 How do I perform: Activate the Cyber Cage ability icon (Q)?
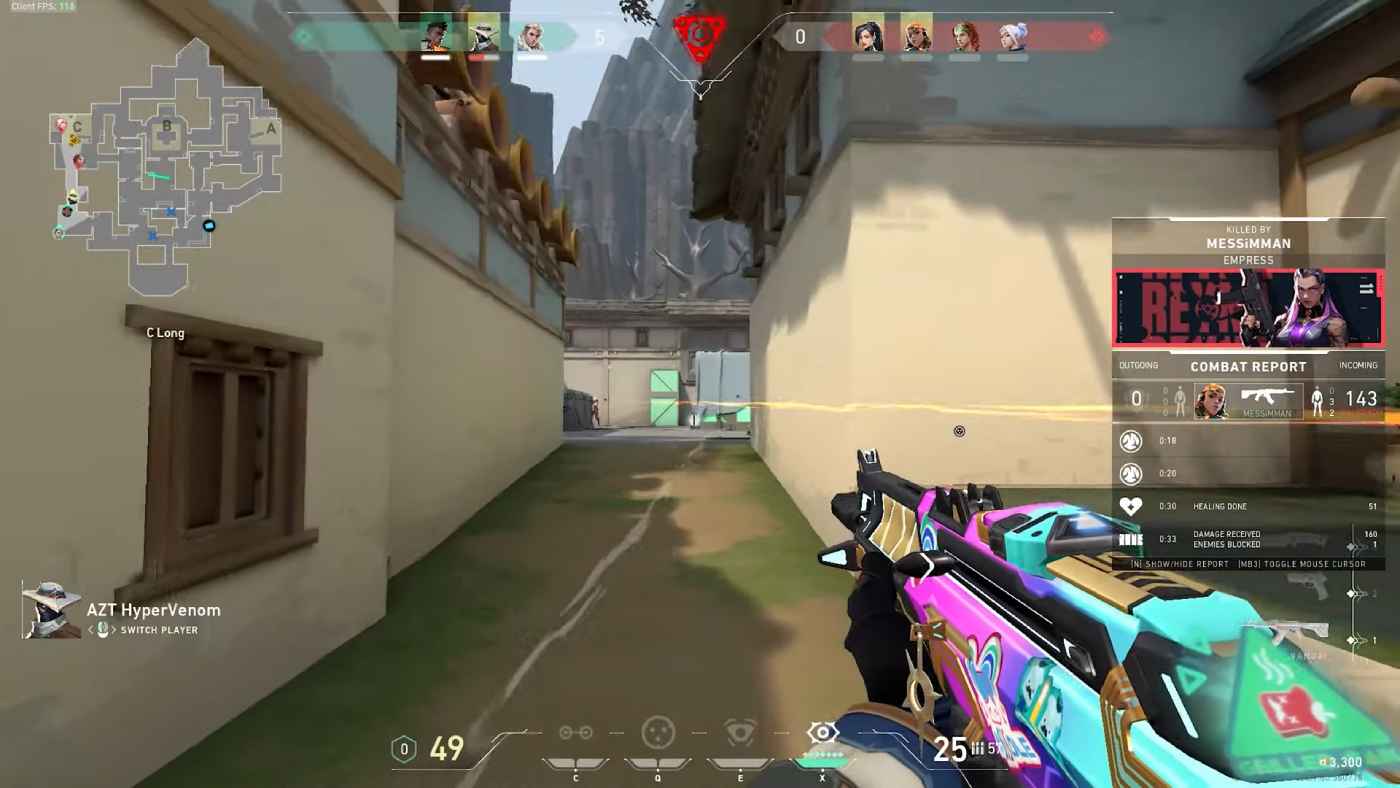[658, 733]
